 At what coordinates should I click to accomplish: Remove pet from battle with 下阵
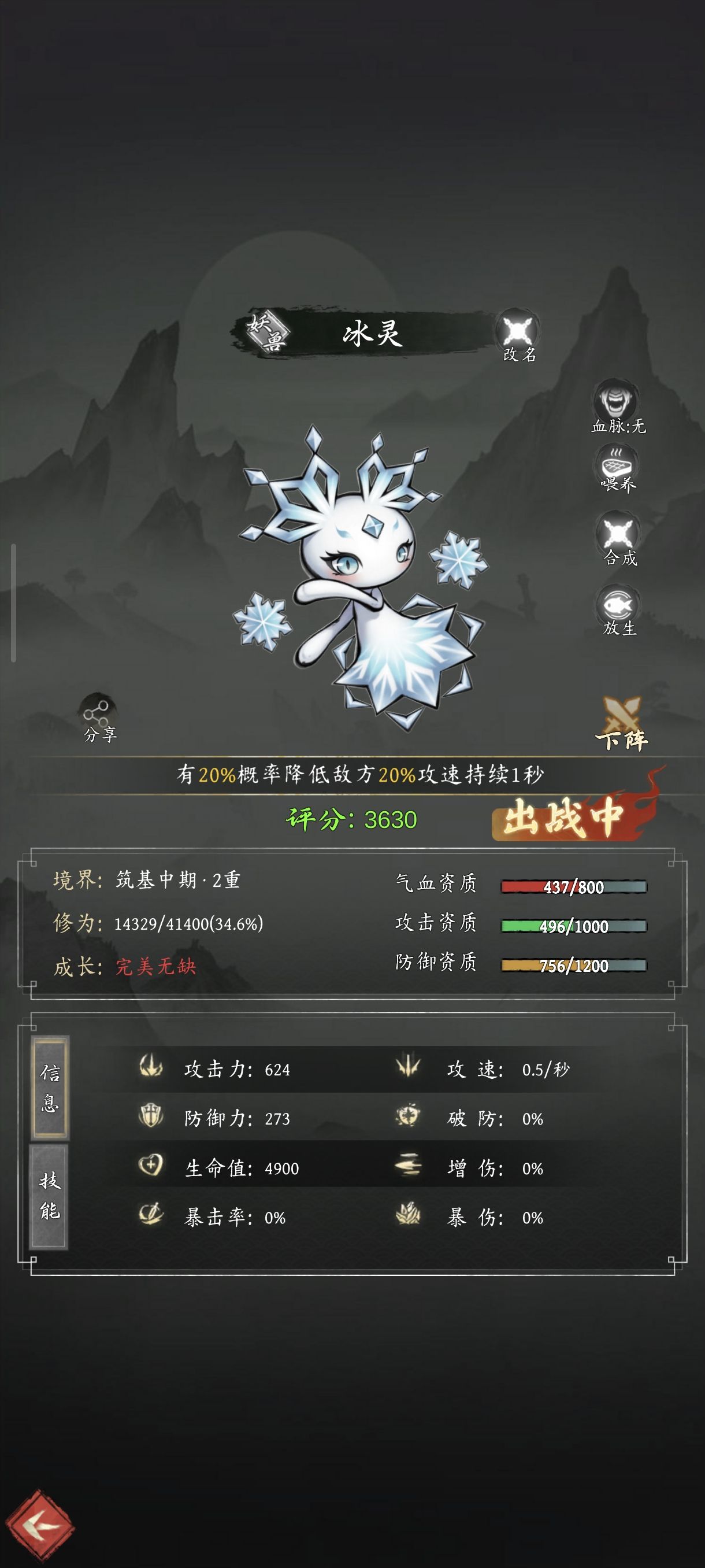click(622, 725)
